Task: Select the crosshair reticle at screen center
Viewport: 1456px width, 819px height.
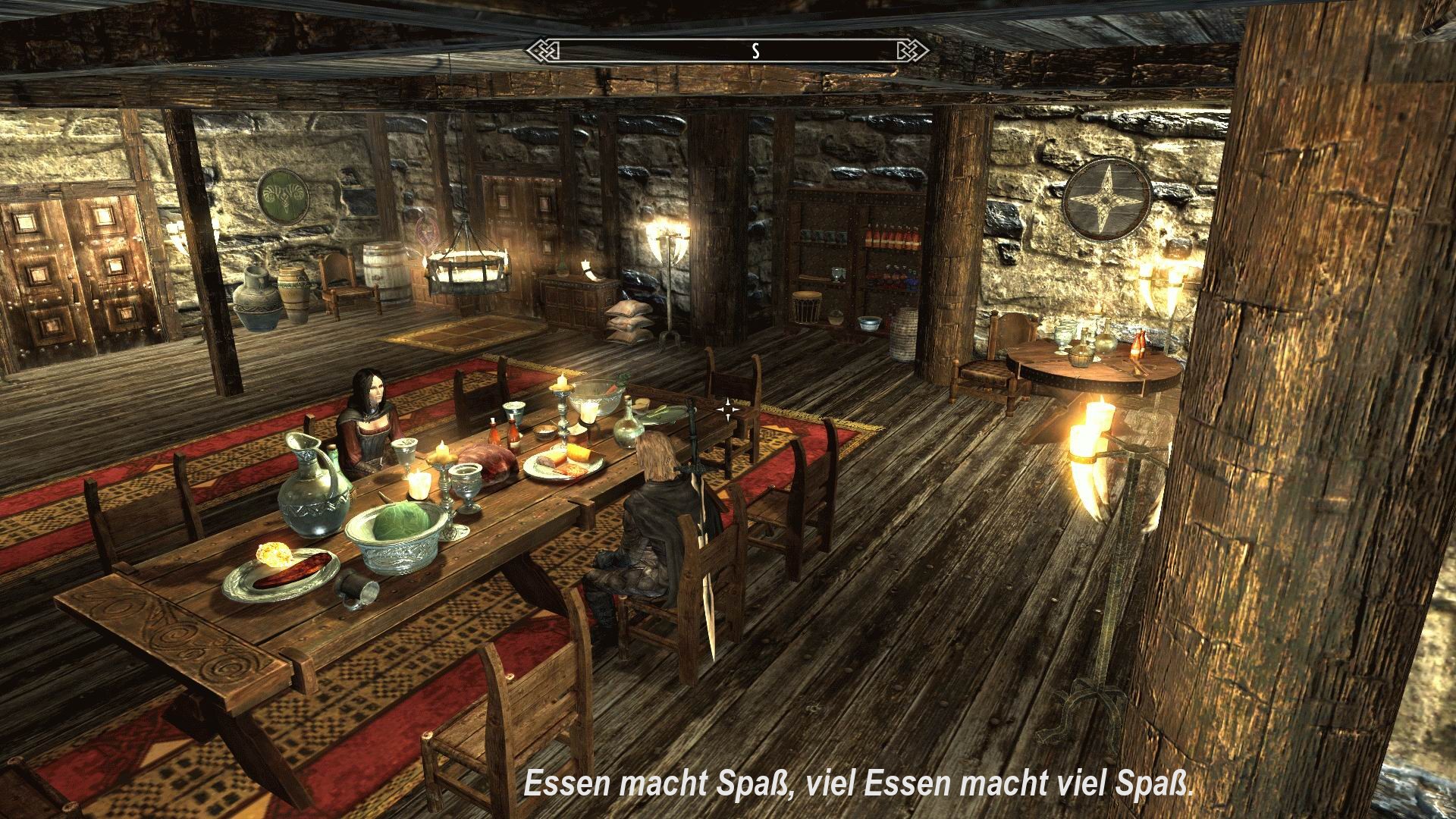Action: coord(727,409)
